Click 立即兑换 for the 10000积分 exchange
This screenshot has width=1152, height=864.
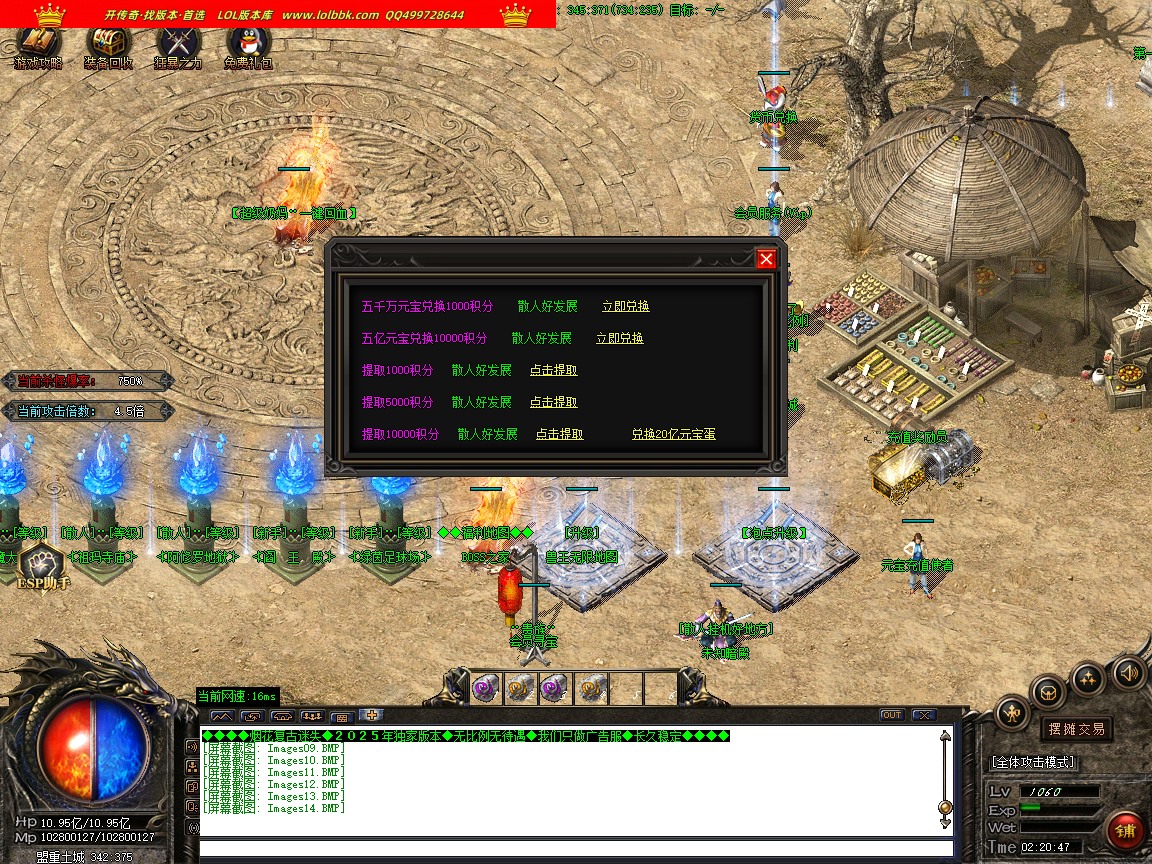(619, 338)
